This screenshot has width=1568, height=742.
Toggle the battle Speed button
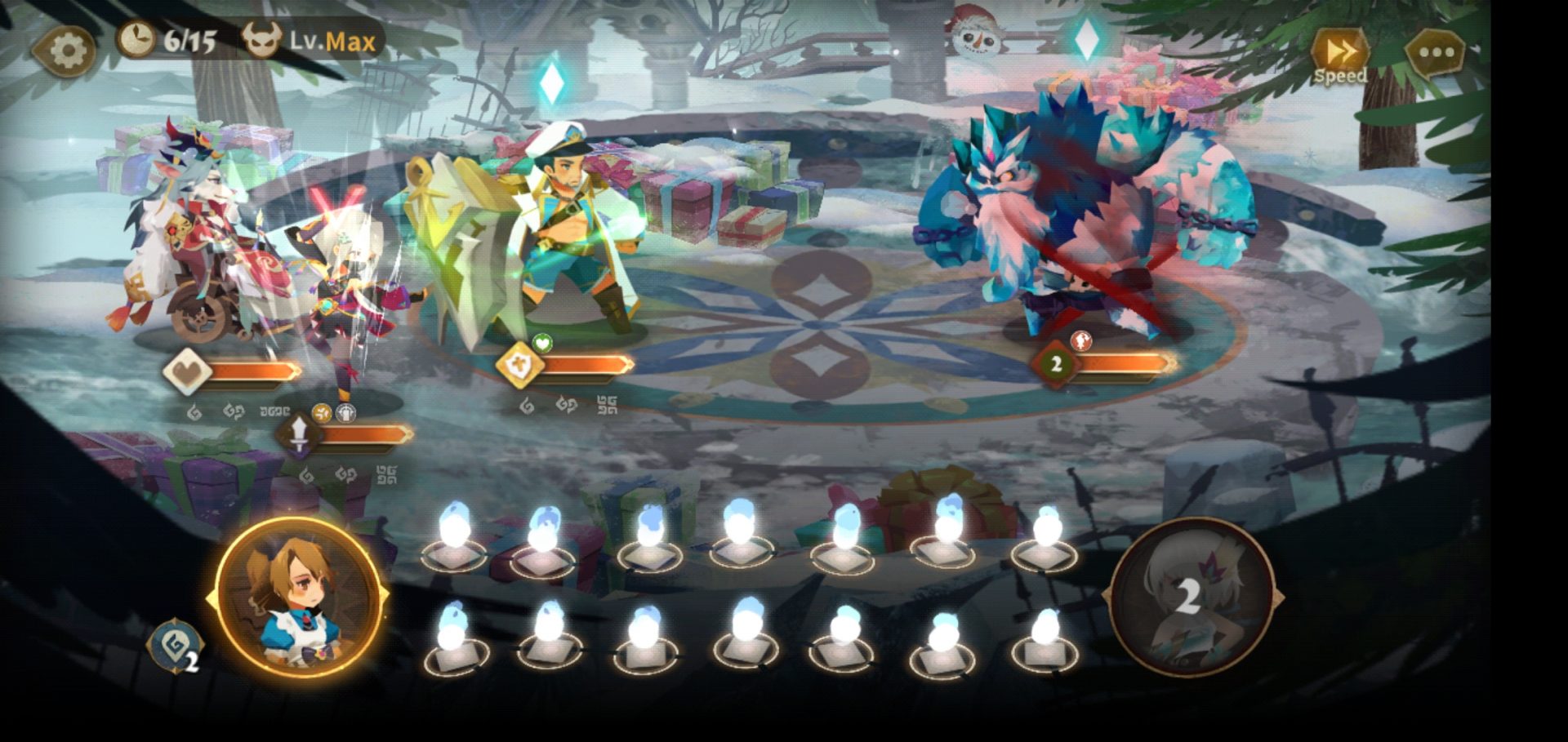(1339, 56)
